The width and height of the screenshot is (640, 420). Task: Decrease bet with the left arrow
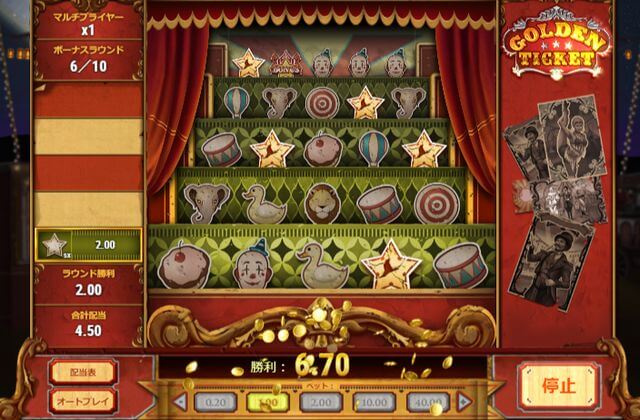(181, 402)
